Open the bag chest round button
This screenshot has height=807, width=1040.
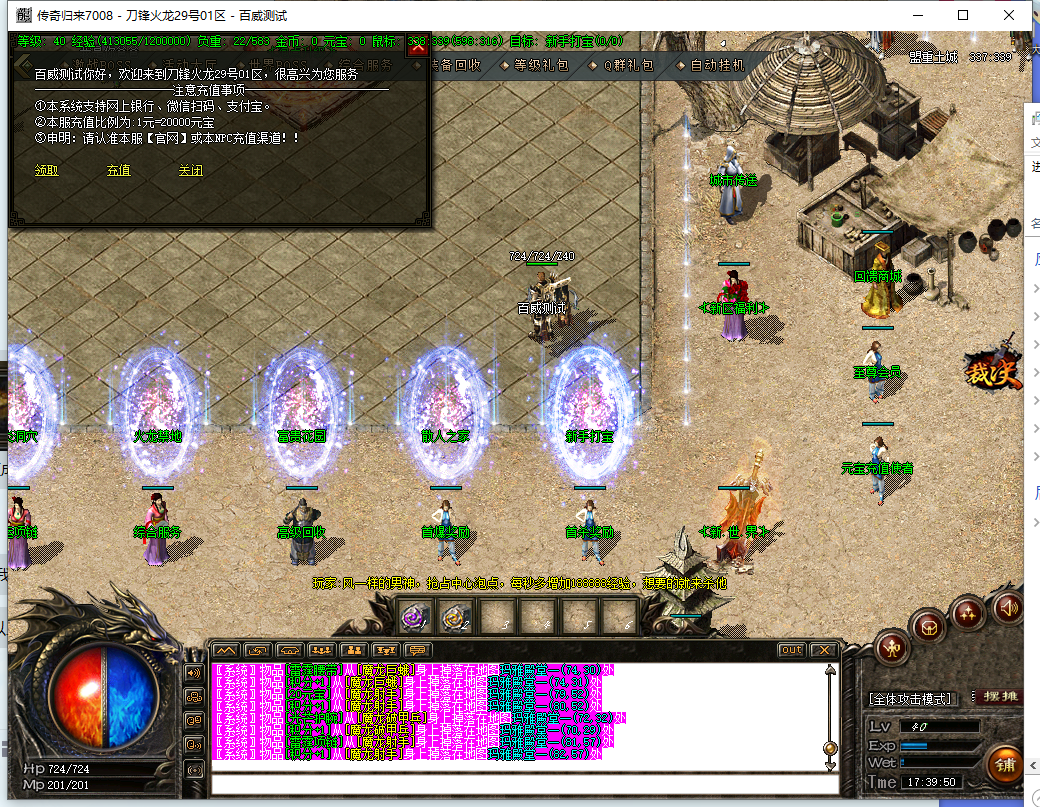(930, 627)
